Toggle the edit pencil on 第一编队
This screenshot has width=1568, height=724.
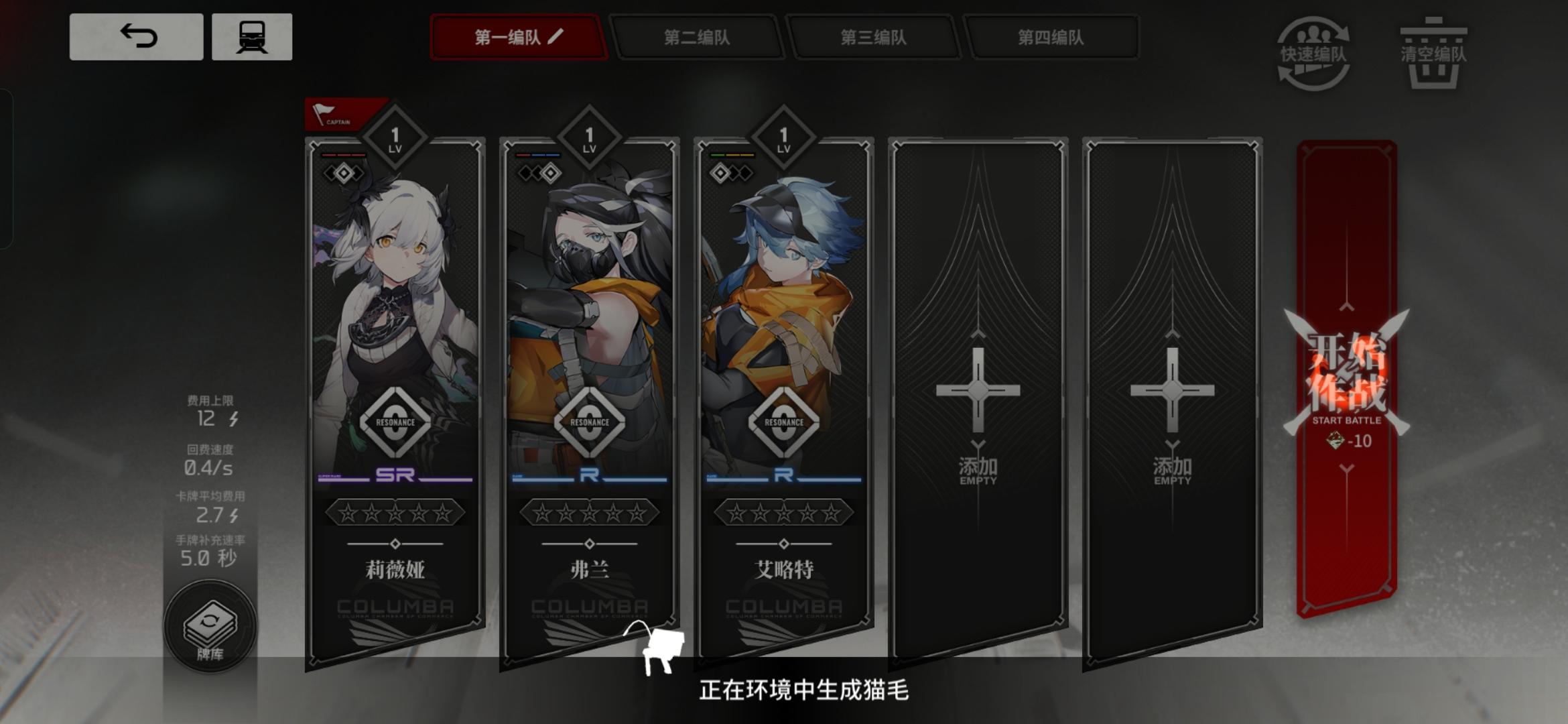click(x=557, y=38)
